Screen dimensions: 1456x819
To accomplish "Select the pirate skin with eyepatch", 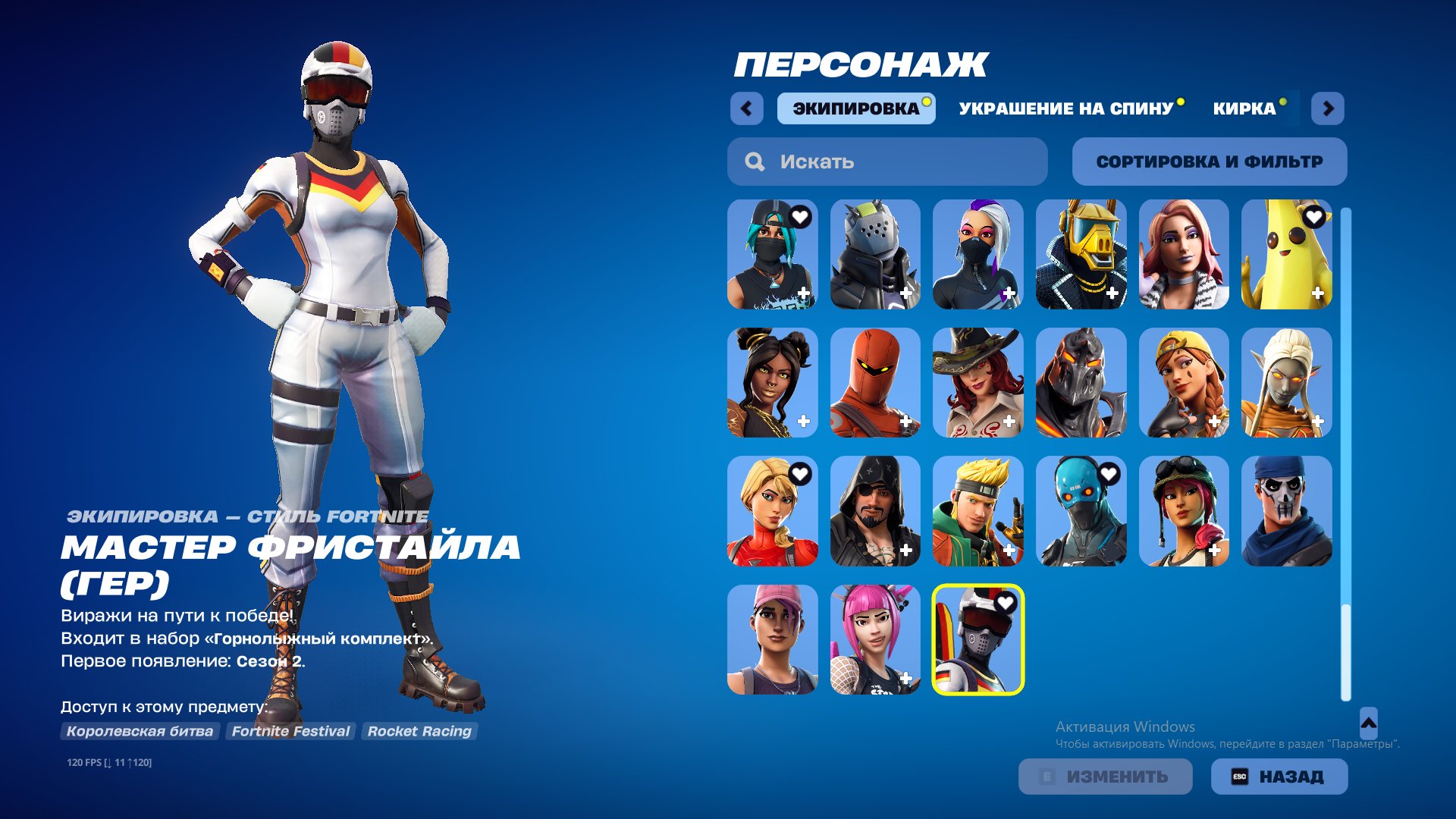I will (x=875, y=512).
